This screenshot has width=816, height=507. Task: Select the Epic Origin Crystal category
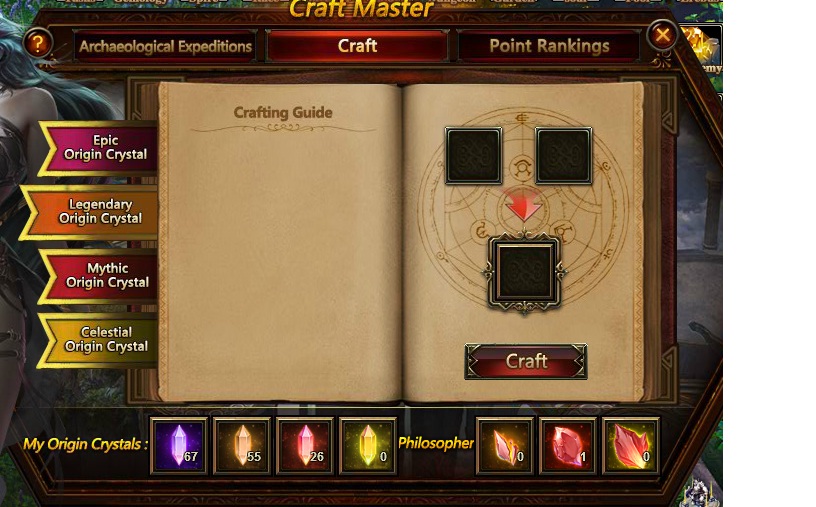coord(103,148)
